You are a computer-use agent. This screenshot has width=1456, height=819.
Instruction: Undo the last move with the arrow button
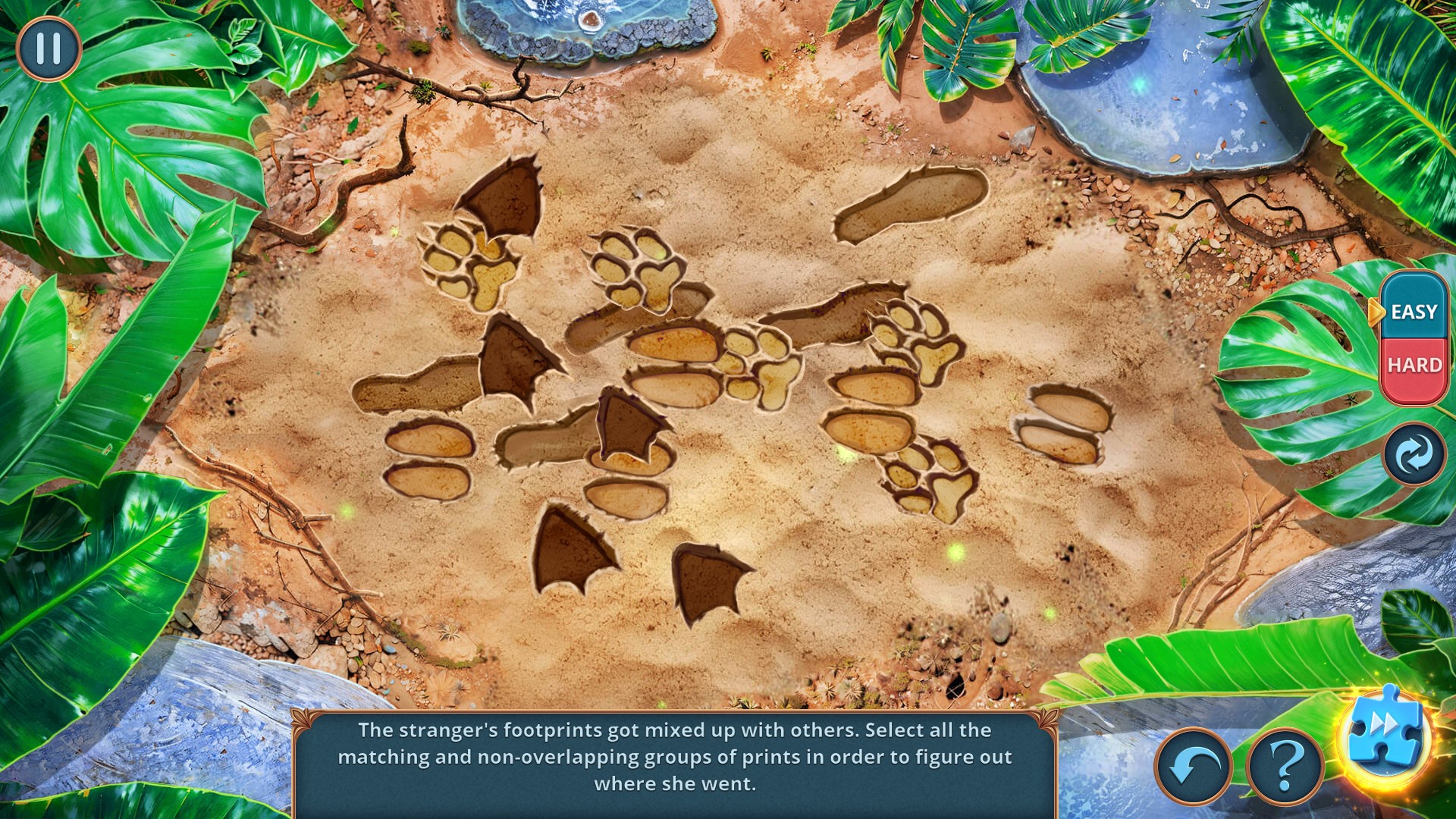coord(1194,766)
